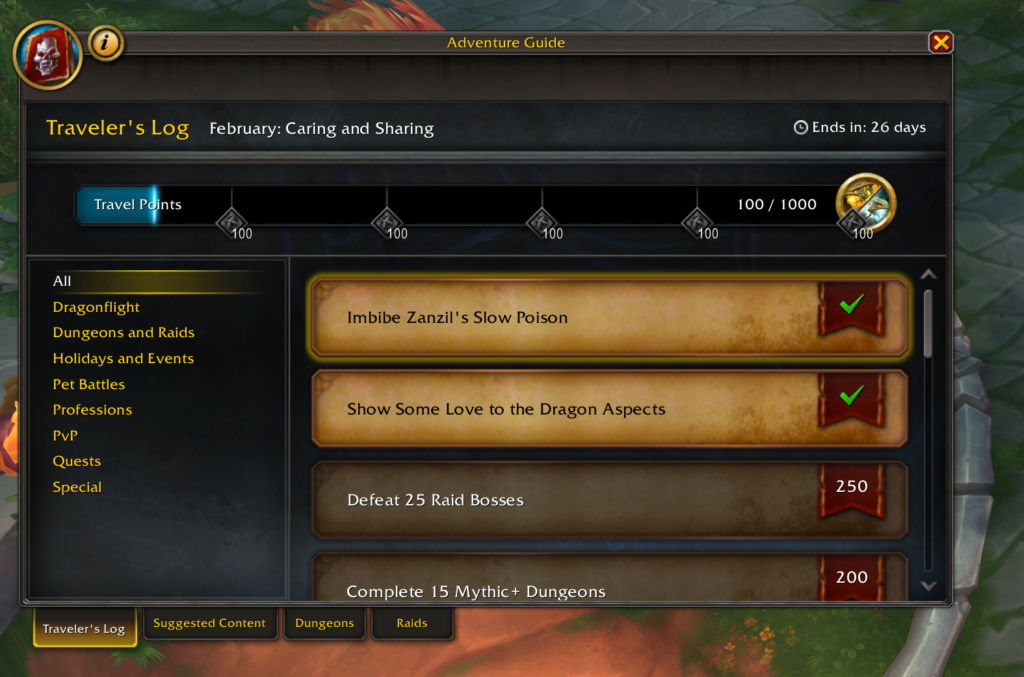This screenshot has height=677, width=1024.
Task: Show Holidays and Events activities
Action: pos(123,358)
